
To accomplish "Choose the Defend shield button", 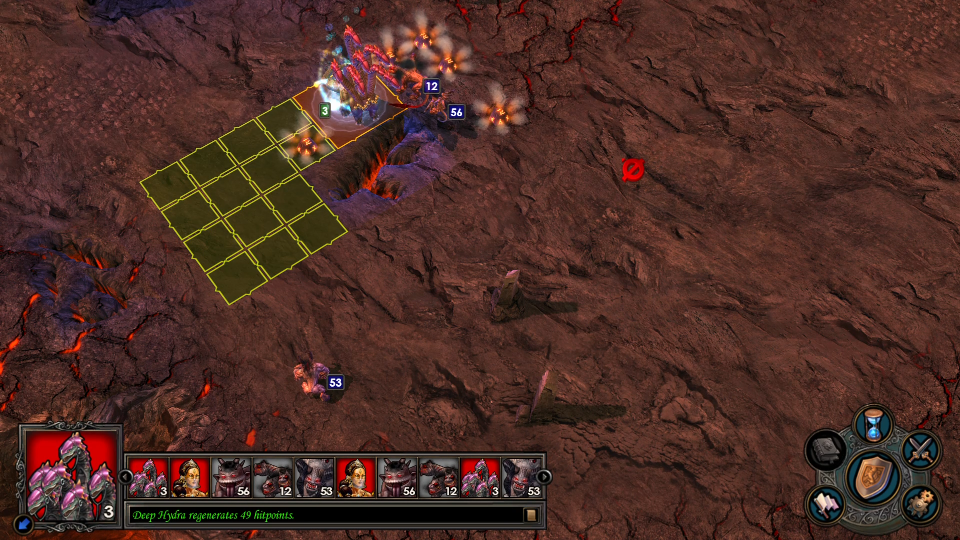I will (x=873, y=475).
